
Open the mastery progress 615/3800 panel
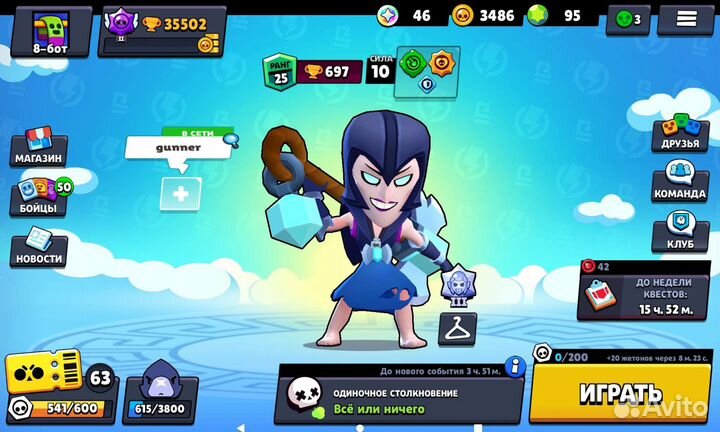[156, 394]
